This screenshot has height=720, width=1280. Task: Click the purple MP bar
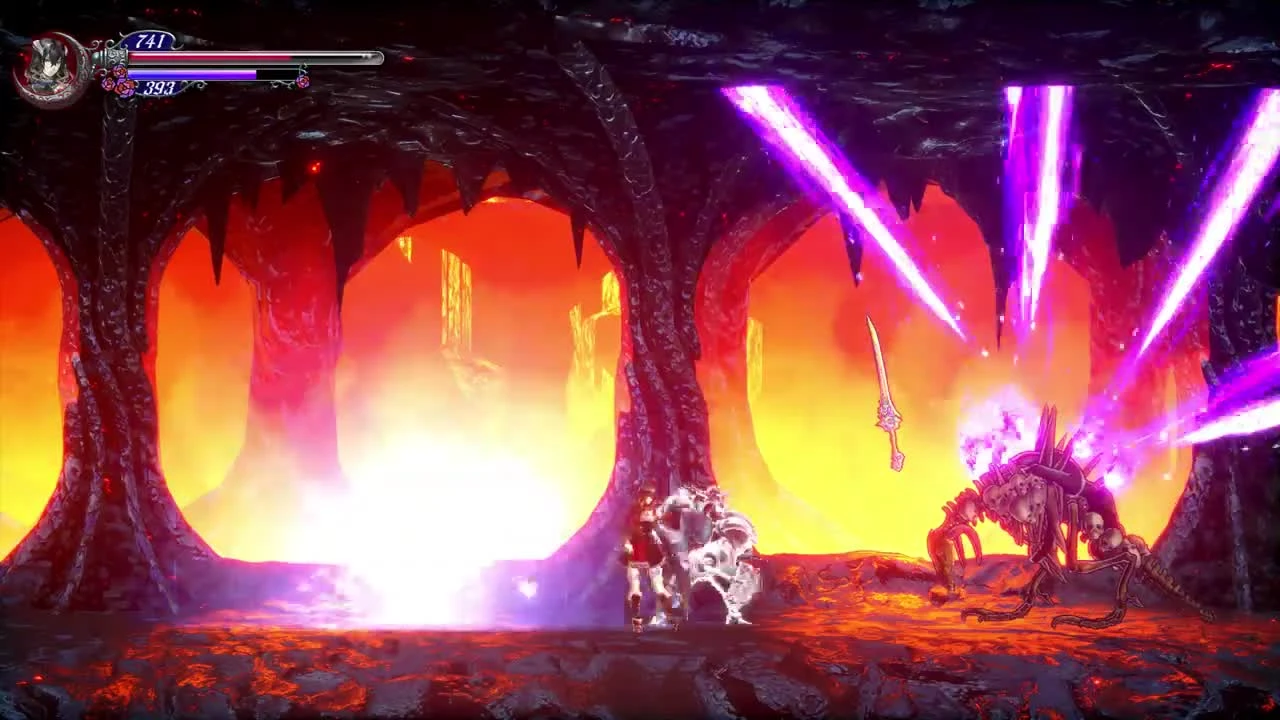(x=190, y=74)
